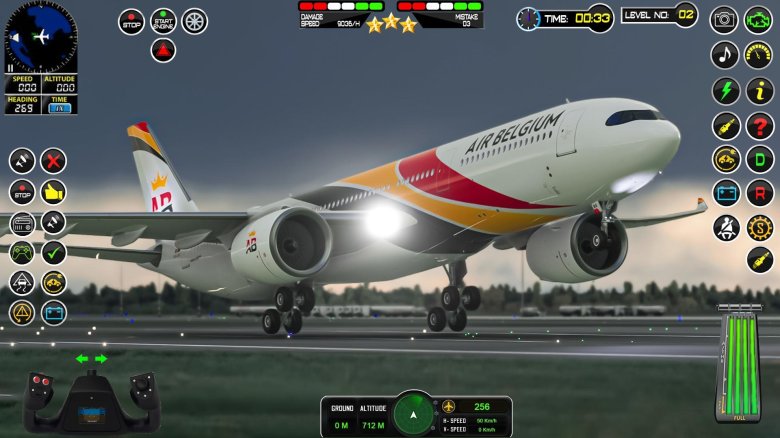Take a screenshot with the camera icon
This screenshot has height=438, width=780.
[x=724, y=20]
